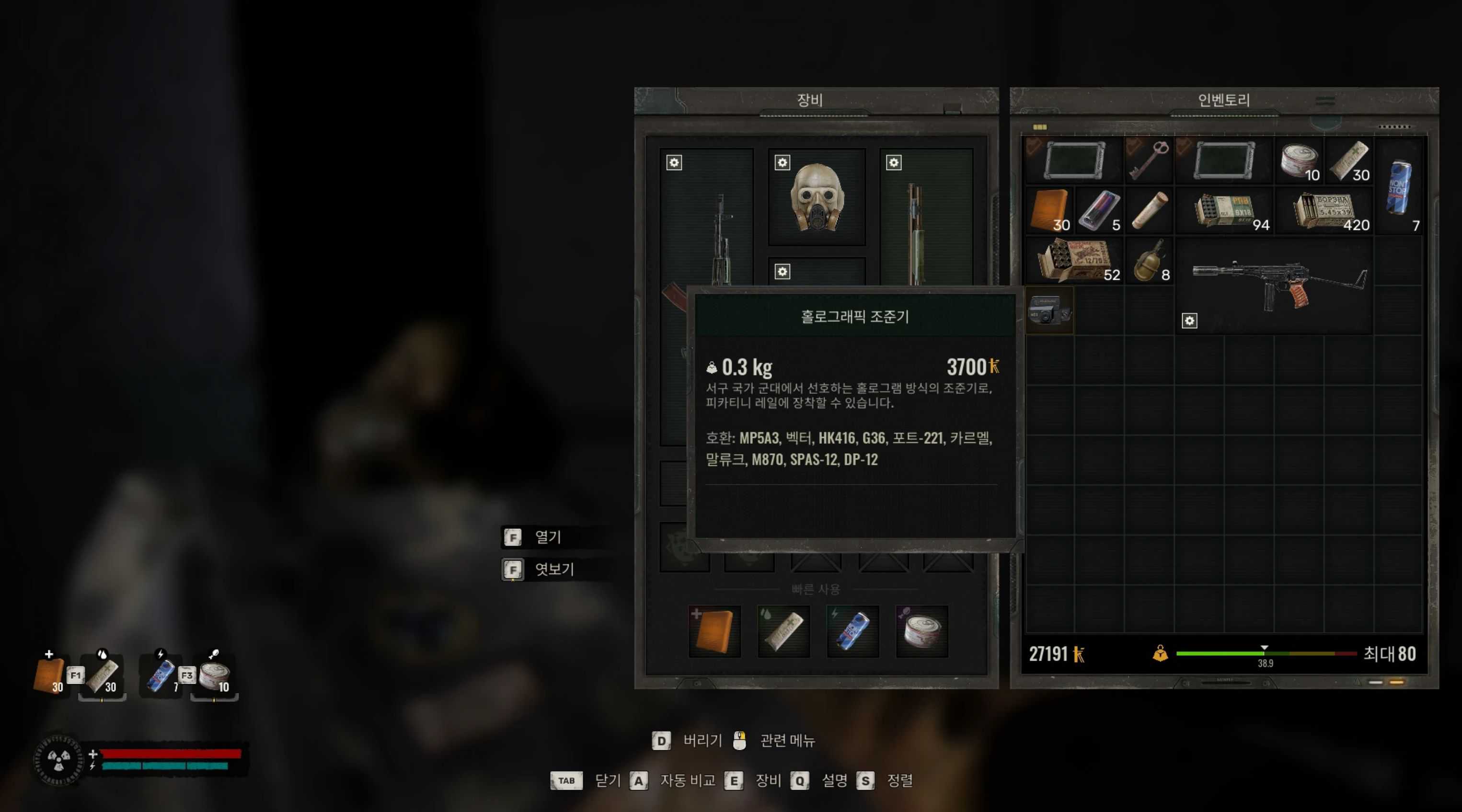This screenshot has width=1462, height=812.
Task: Select the bandage quick-use slot
Action: 783,631
